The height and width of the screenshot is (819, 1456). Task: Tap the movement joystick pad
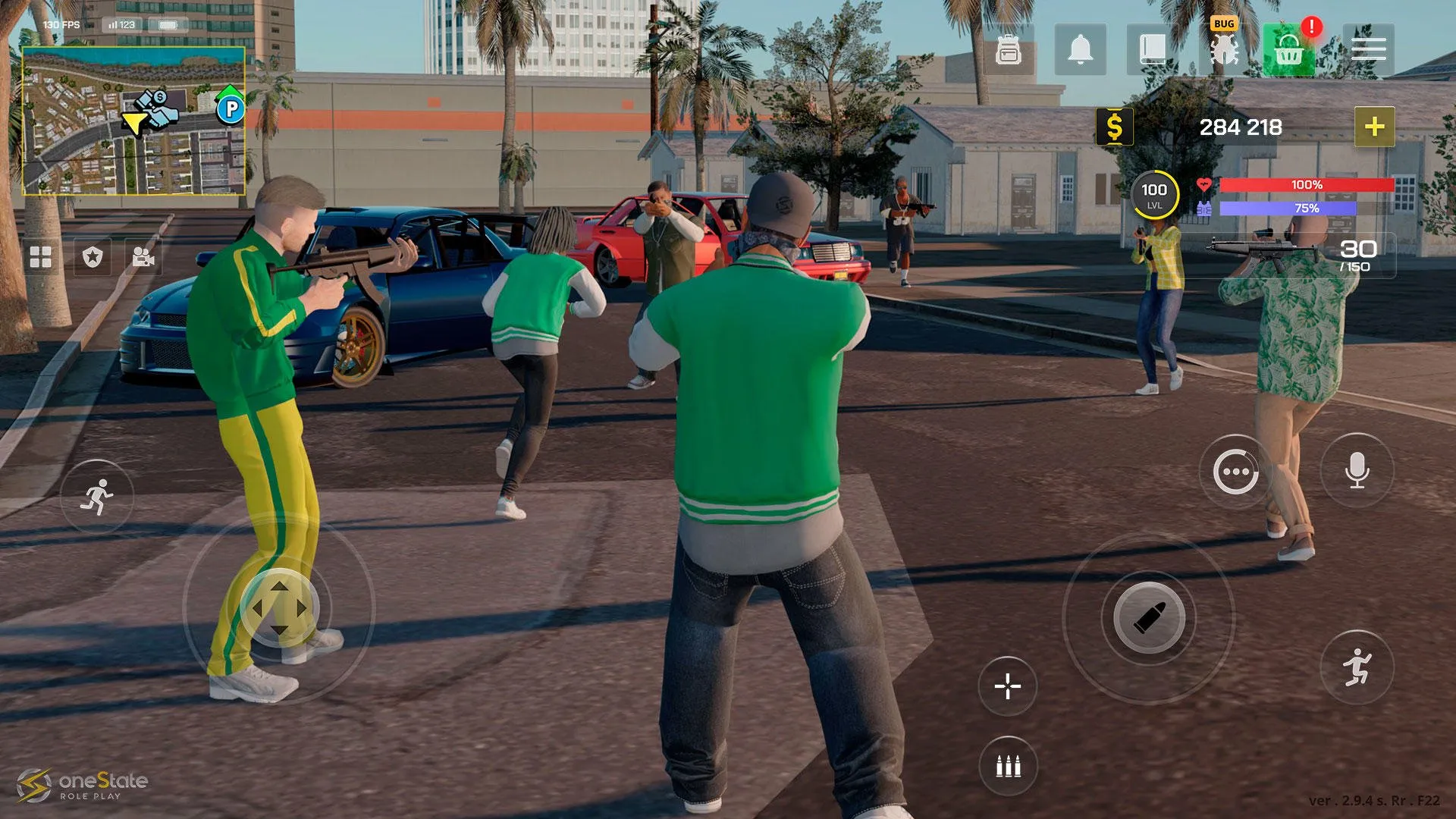[279, 608]
